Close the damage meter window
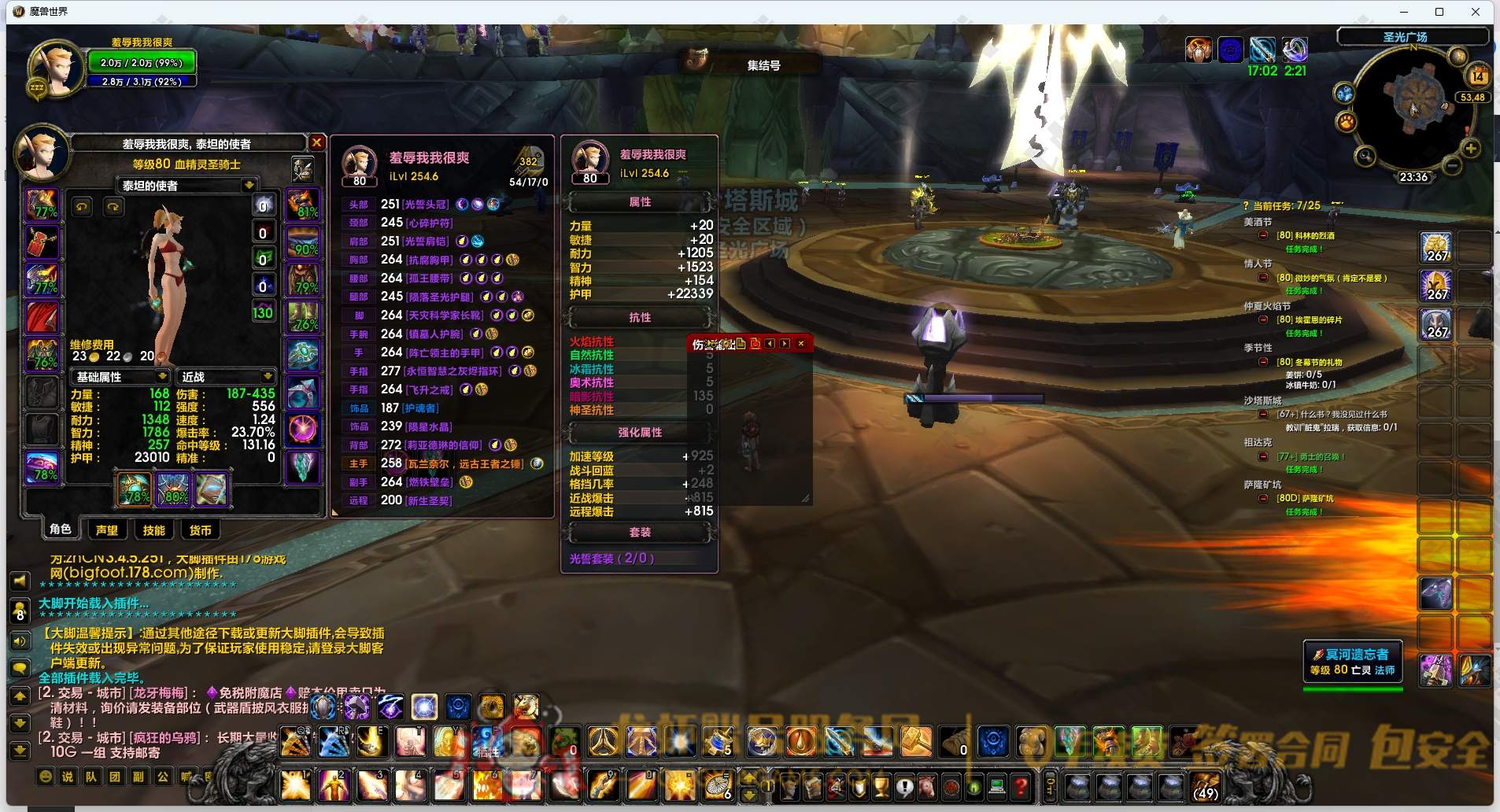 801,344
